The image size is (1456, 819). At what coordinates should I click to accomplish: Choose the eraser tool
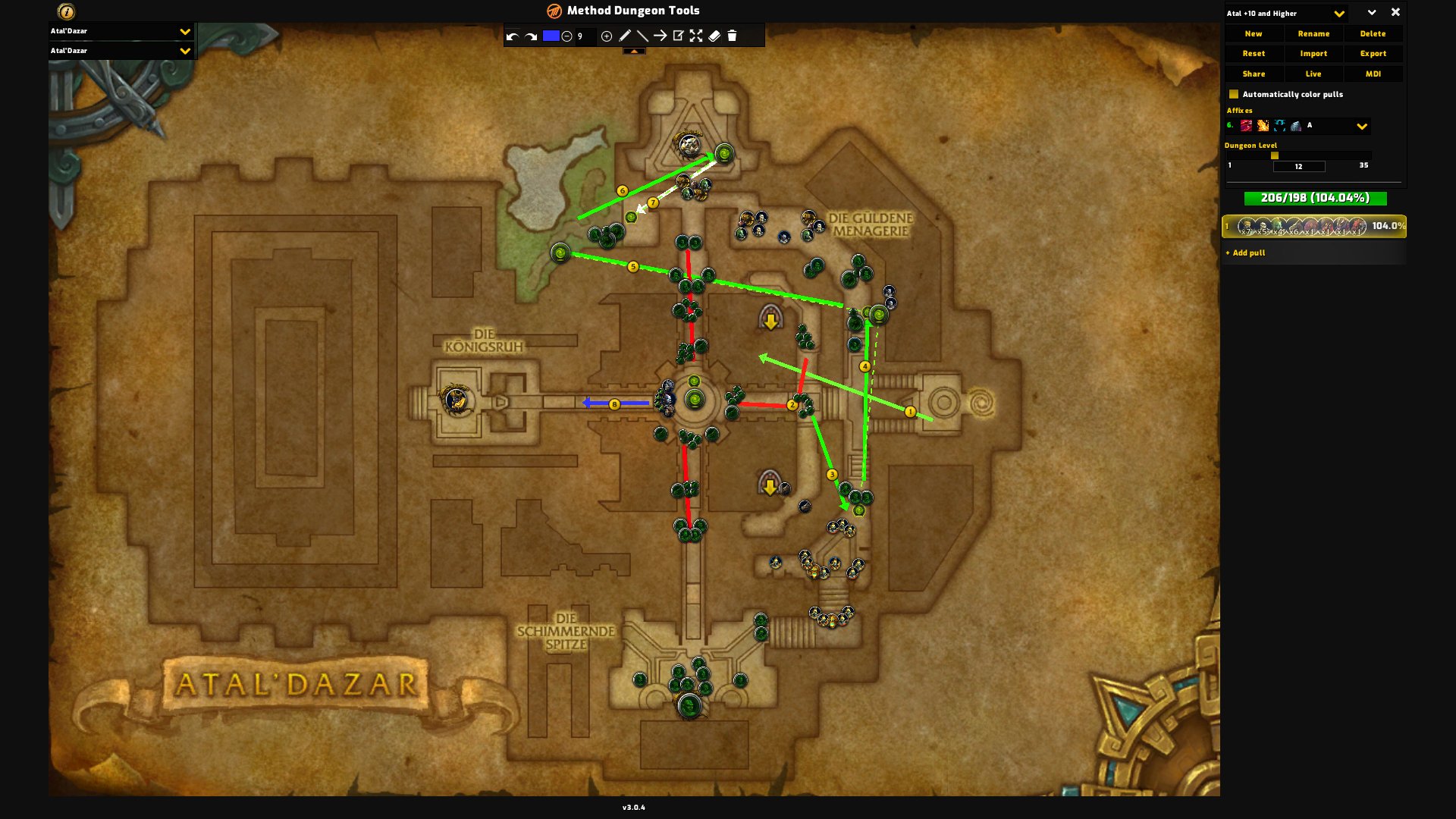(x=714, y=36)
